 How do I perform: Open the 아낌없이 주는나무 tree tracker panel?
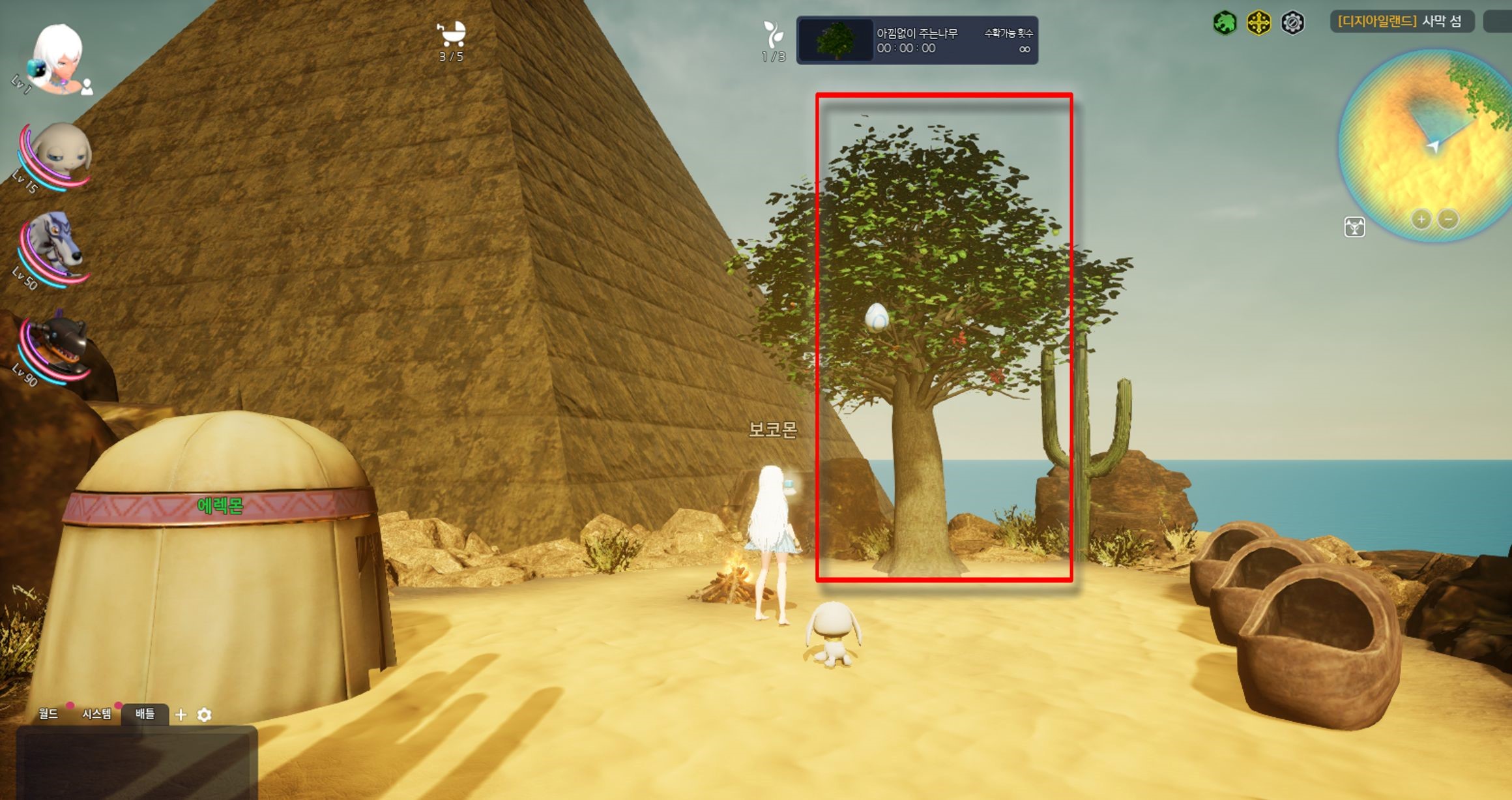(917, 40)
